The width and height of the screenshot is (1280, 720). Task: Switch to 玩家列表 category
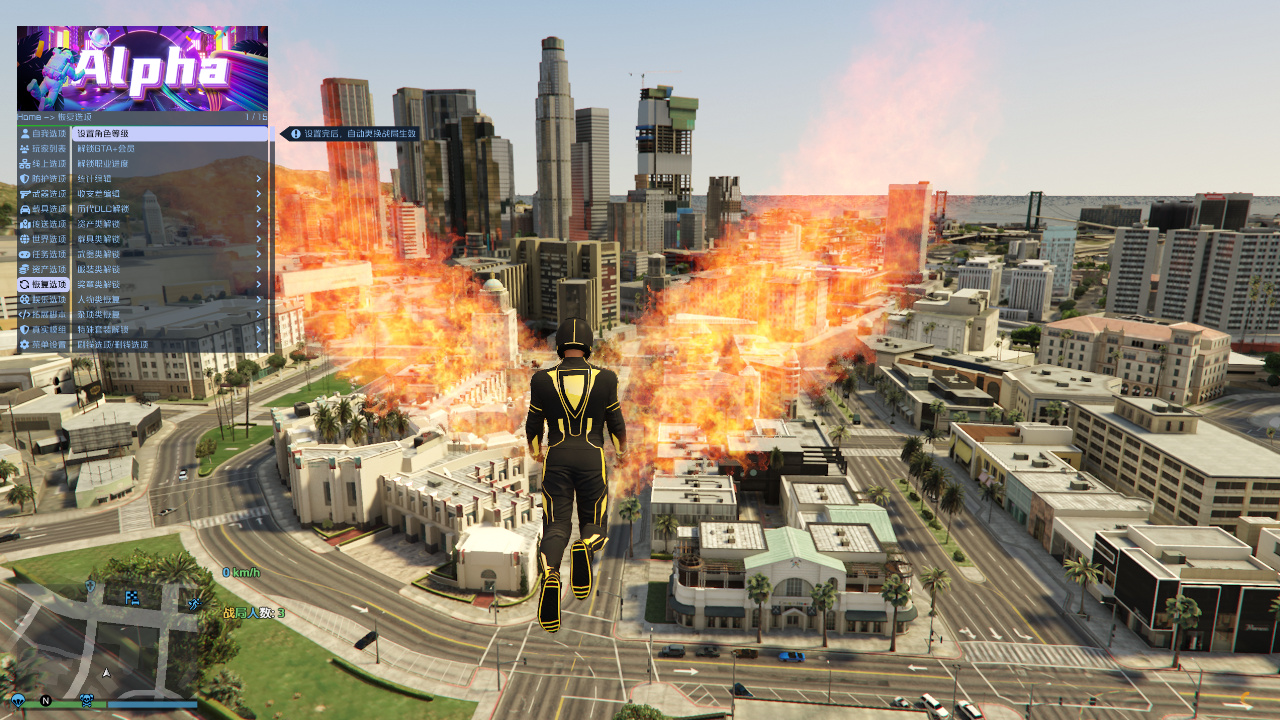point(43,148)
